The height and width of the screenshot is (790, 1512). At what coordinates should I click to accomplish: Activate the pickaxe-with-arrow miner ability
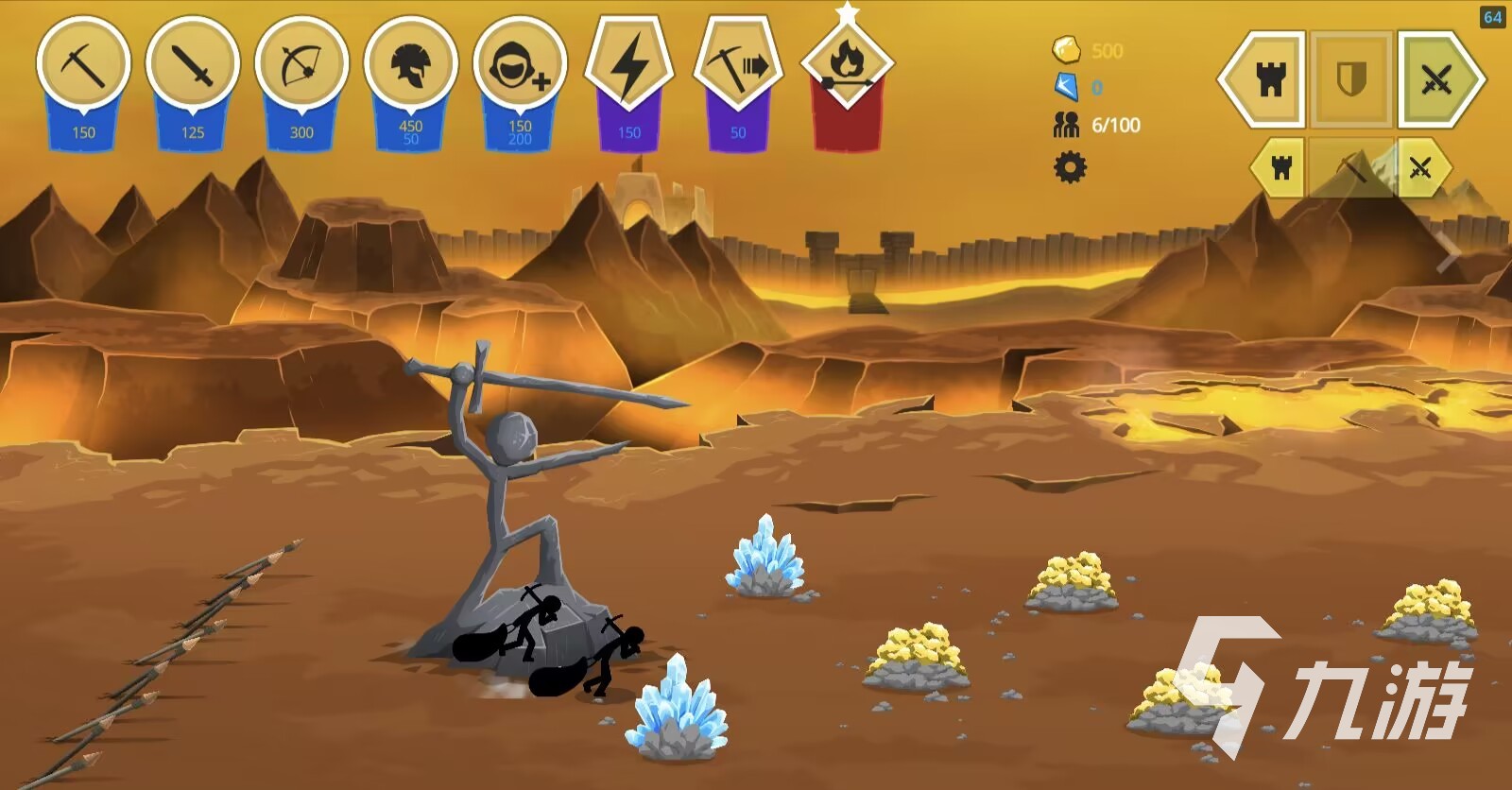tap(738, 64)
